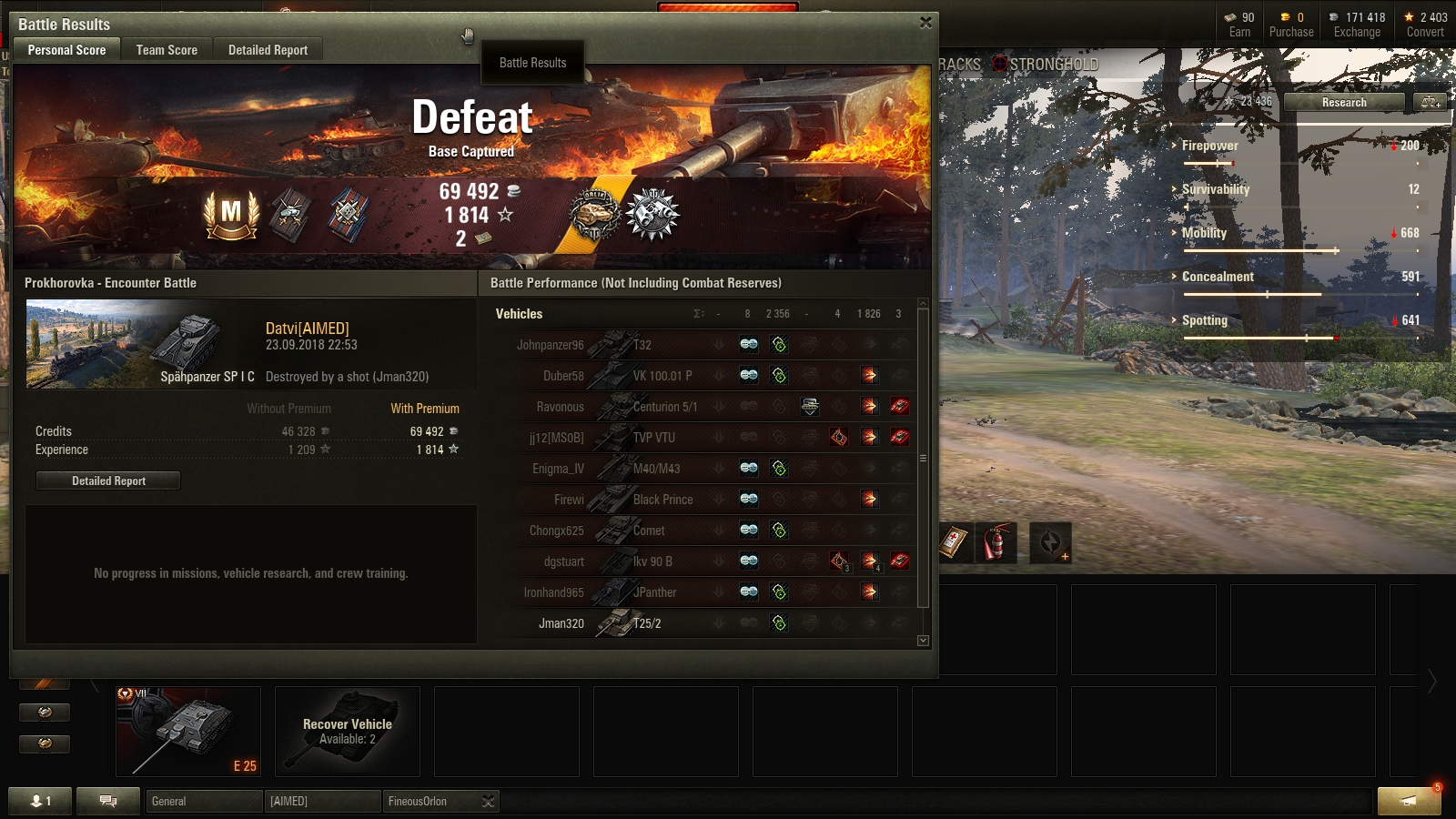Open the [AIMED] clan chat tab
This screenshot has width=1456, height=819.
pyautogui.click(x=322, y=801)
